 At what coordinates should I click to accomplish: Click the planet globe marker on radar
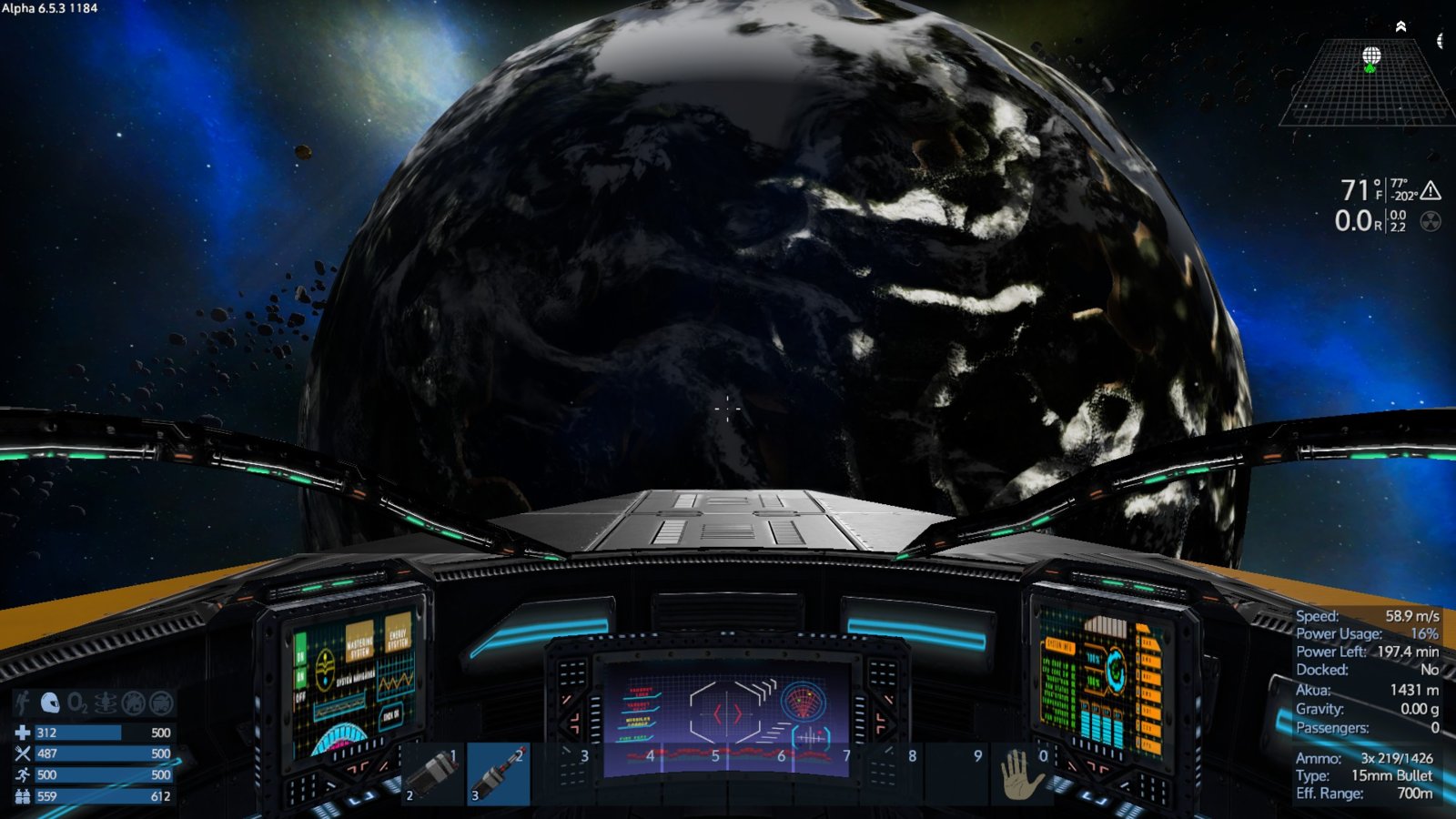(x=1371, y=56)
